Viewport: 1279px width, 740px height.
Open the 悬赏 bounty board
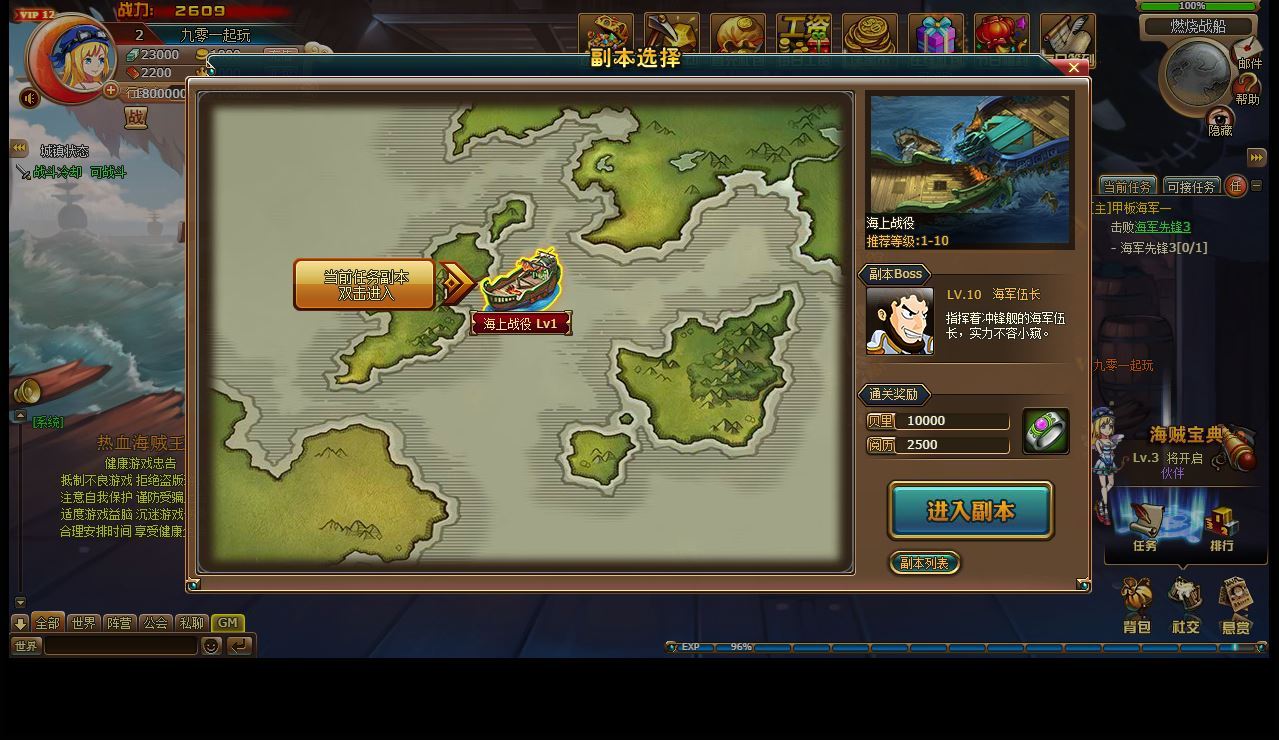coord(1236,606)
